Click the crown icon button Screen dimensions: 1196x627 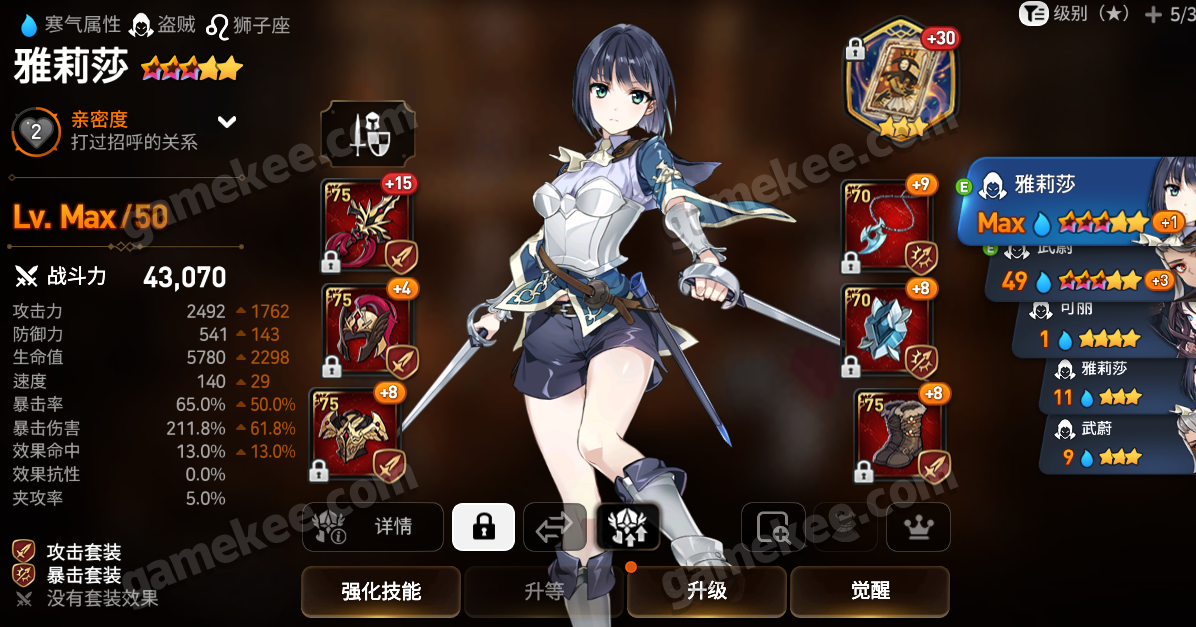coord(918,526)
